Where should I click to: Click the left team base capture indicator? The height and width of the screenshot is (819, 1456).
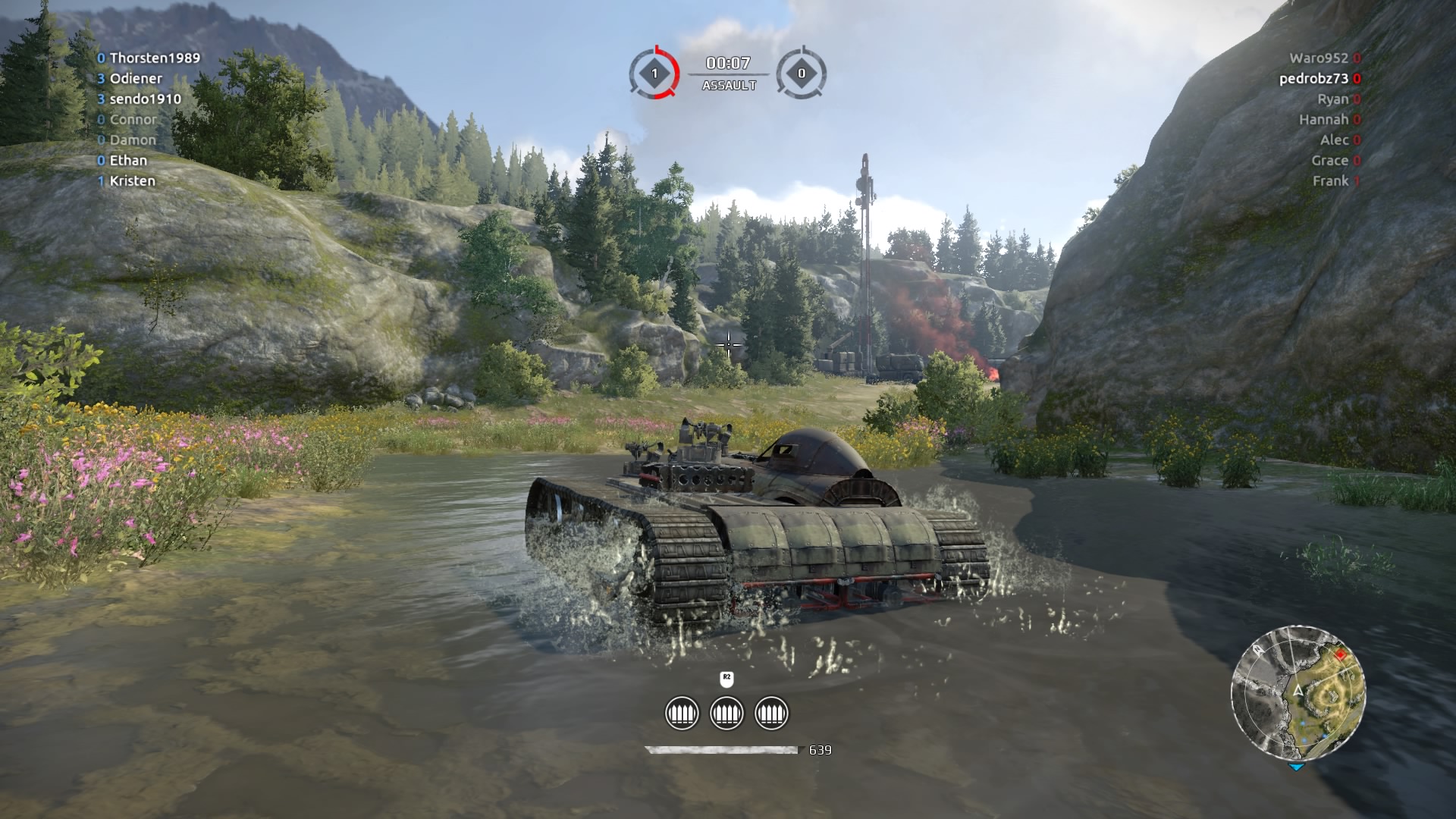tap(655, 74)
